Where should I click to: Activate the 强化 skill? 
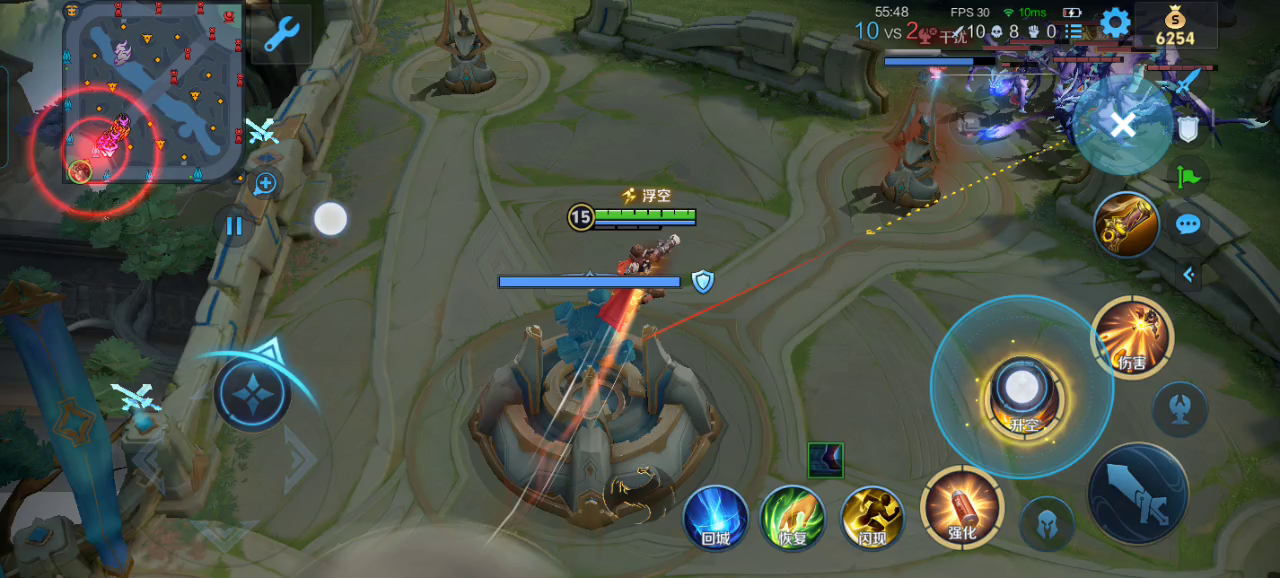click(962, 507)
